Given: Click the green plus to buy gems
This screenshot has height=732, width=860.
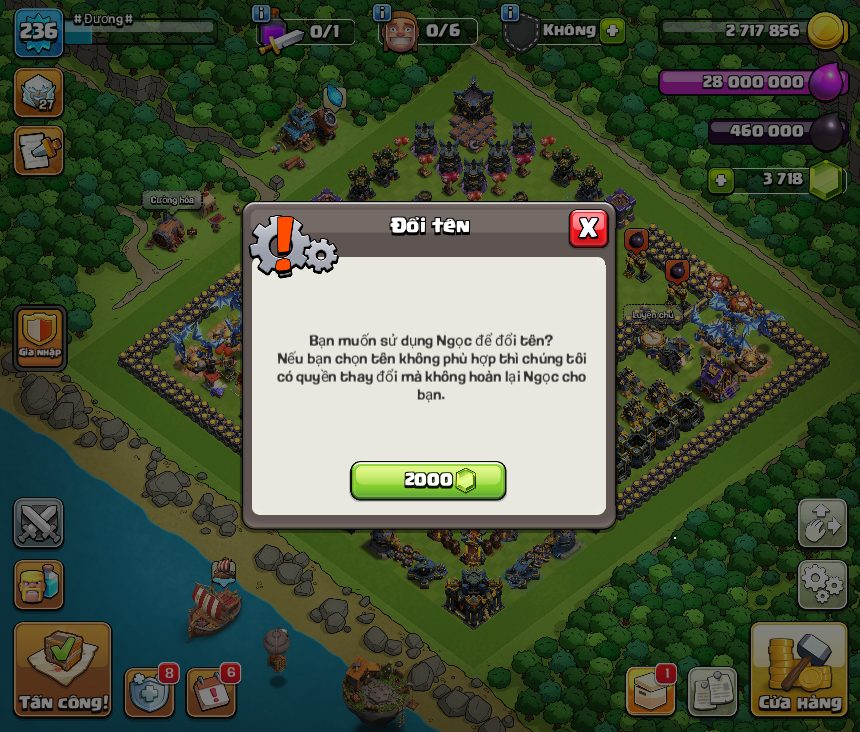Looking at the screenshot, I should click(720, 181).
